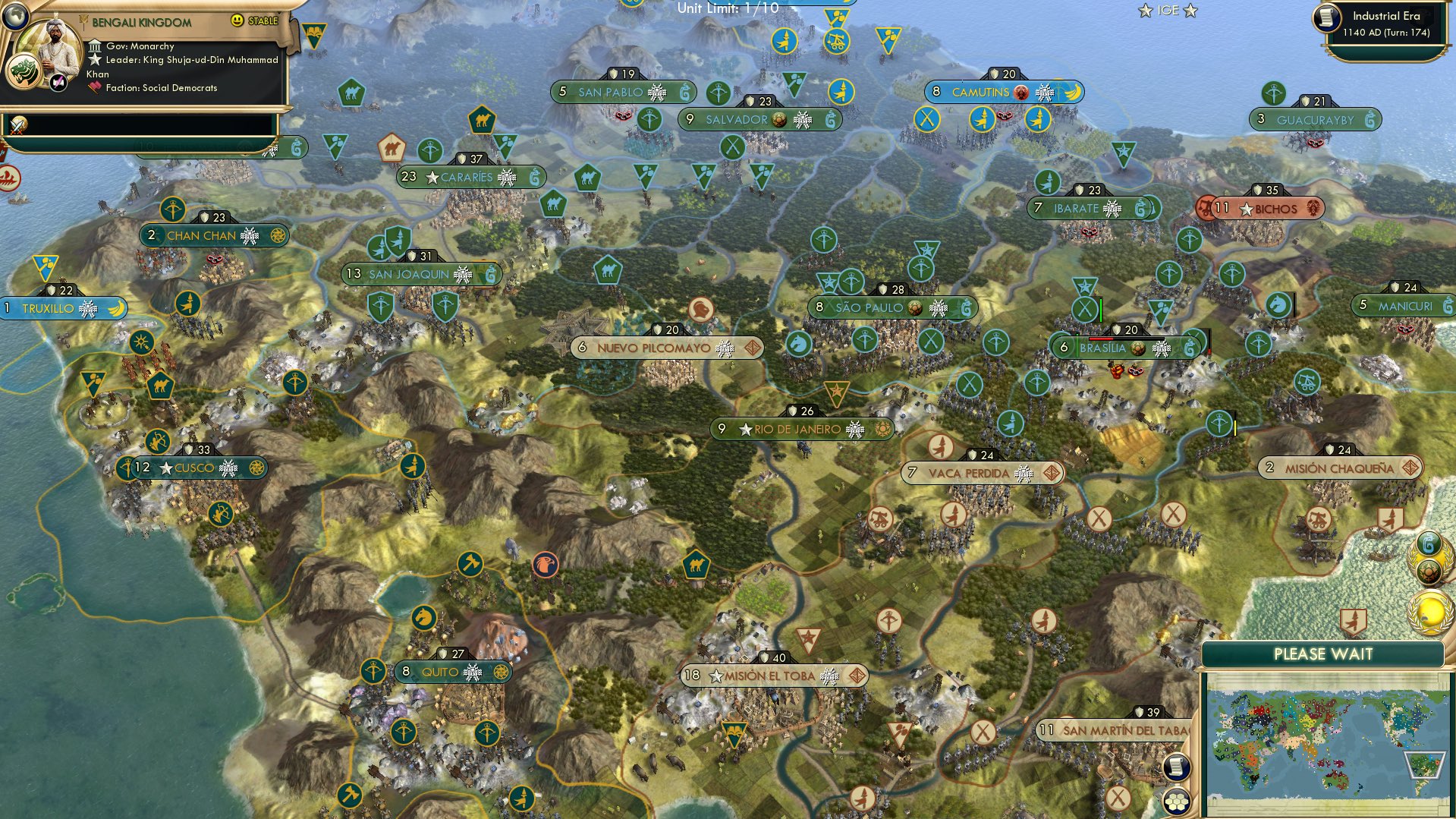This screenshot has width=1456, height=819.
Task: Click the Camutins city banner
Action: pos(981,93)
